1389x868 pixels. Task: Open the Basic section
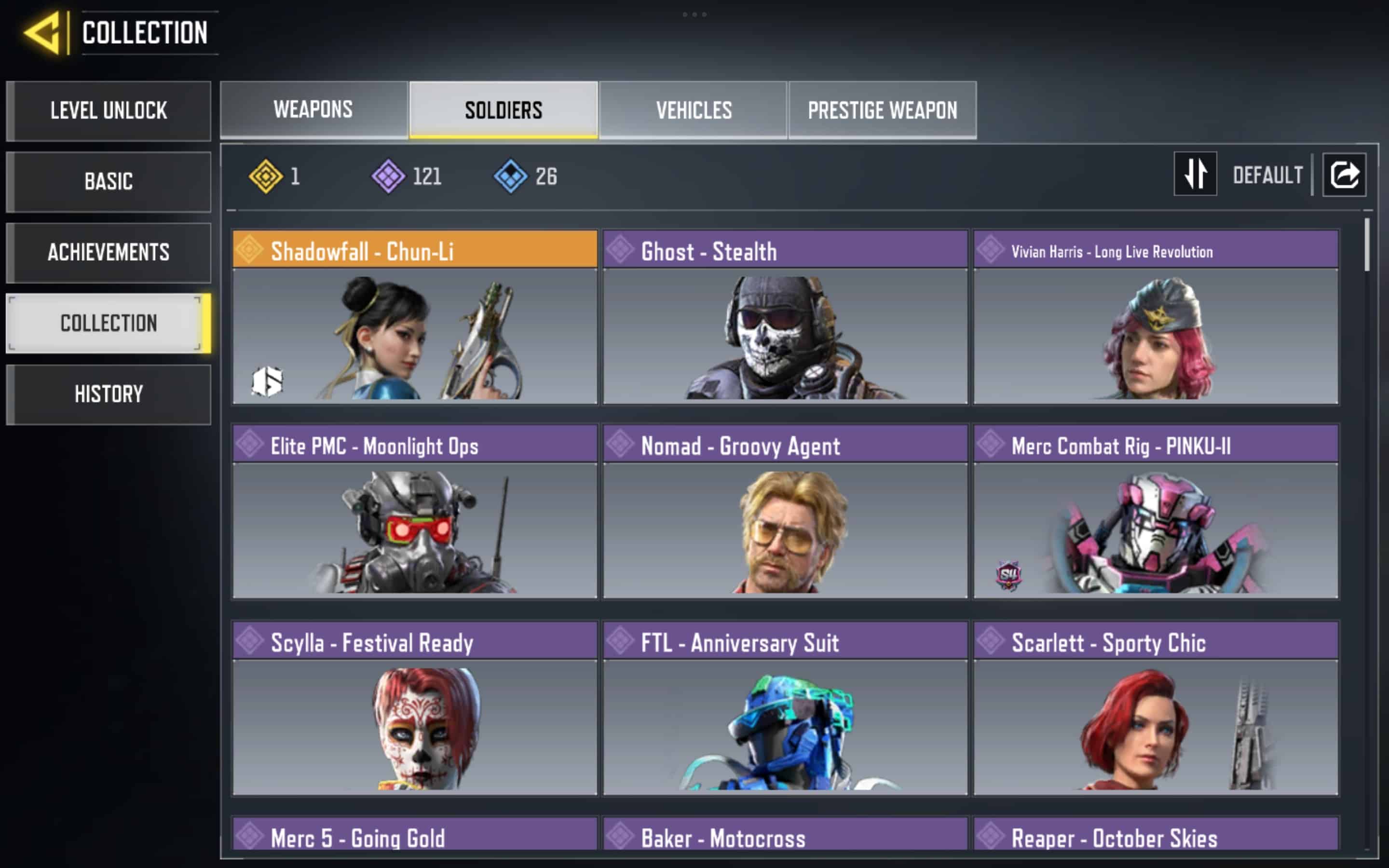[x=109, y=181]
